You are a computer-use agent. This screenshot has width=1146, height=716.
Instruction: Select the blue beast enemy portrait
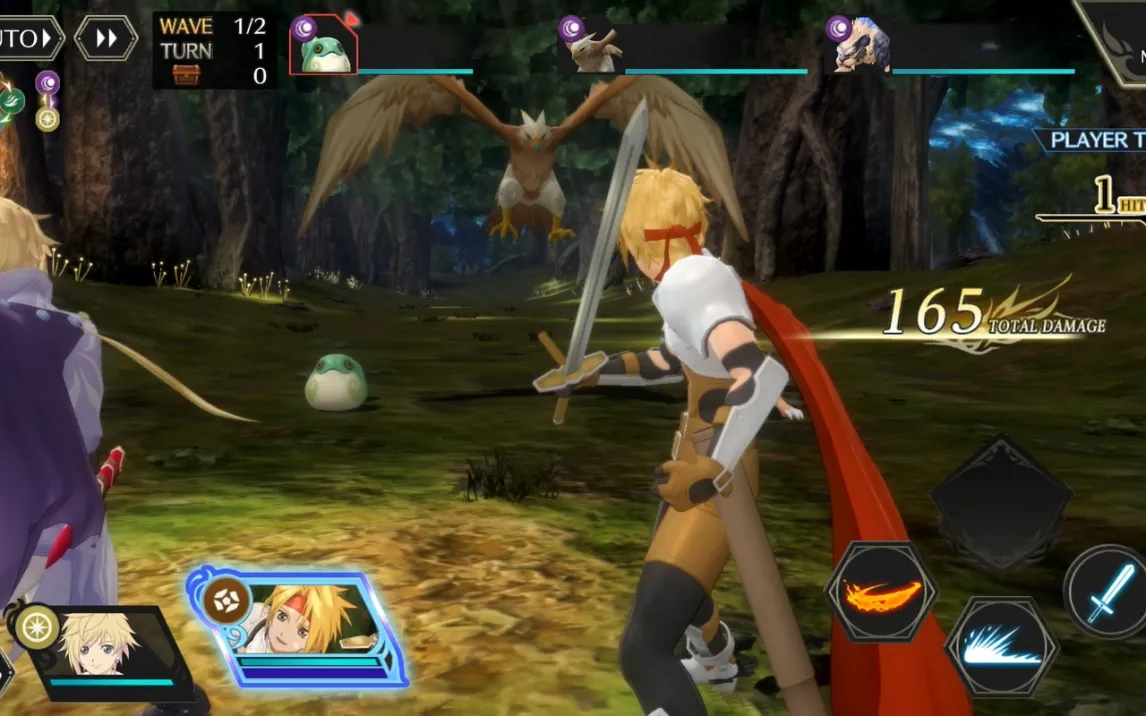861,47
